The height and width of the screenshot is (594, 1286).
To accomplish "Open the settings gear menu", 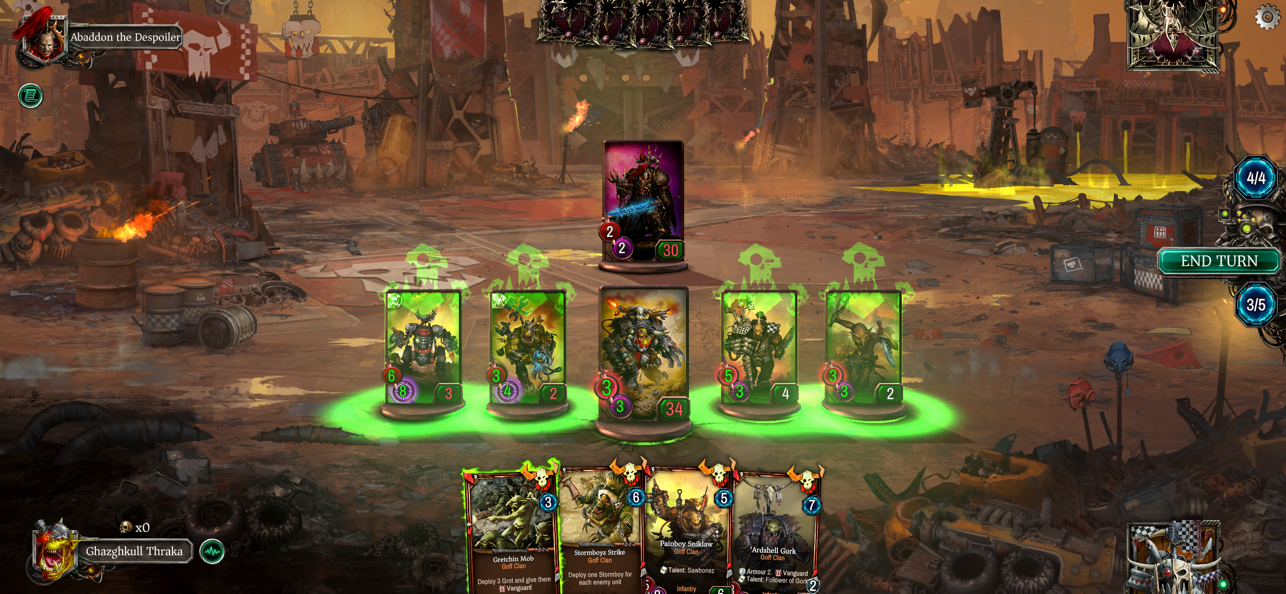I will [1267, 17].
